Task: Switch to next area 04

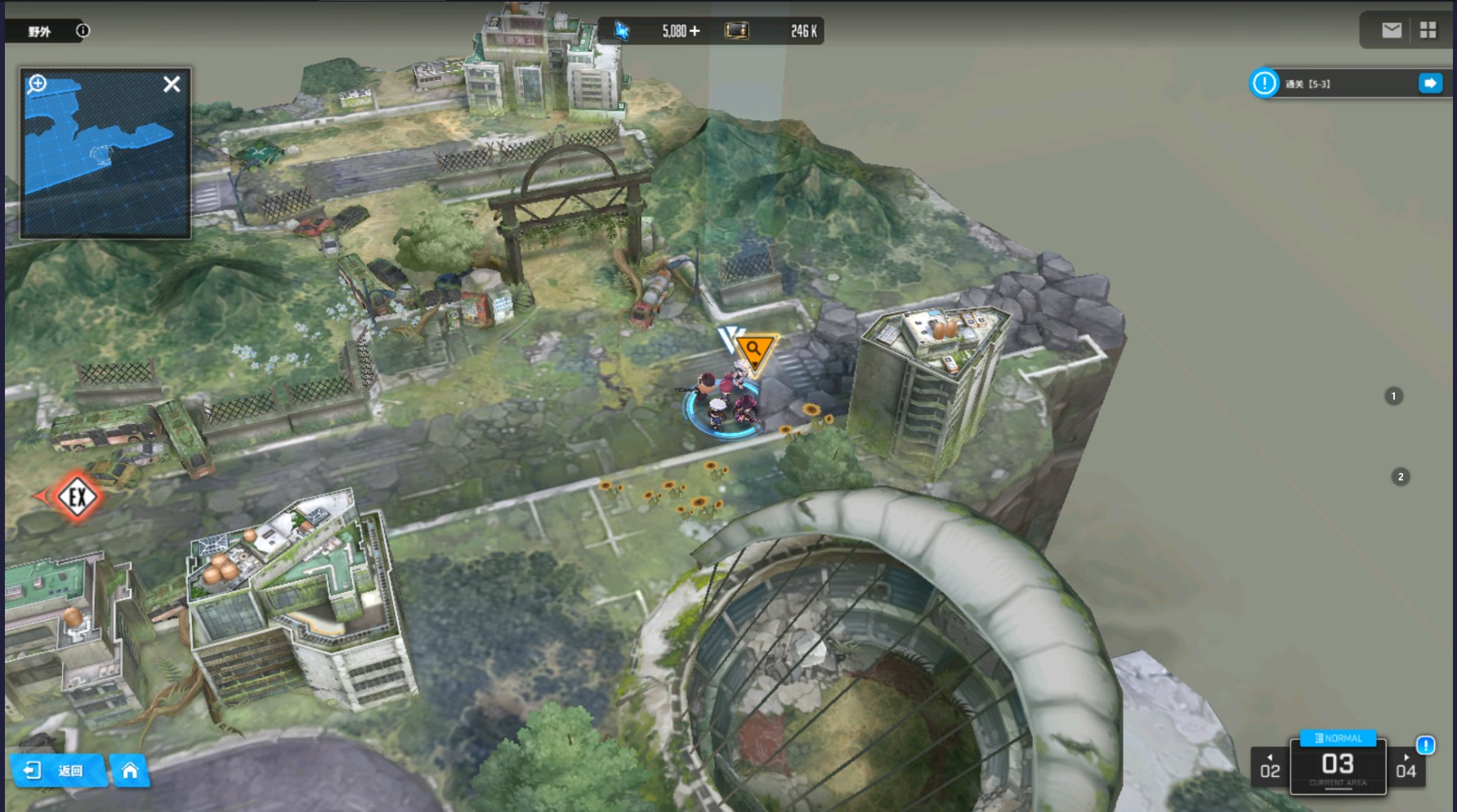Action: (1406, 768)
